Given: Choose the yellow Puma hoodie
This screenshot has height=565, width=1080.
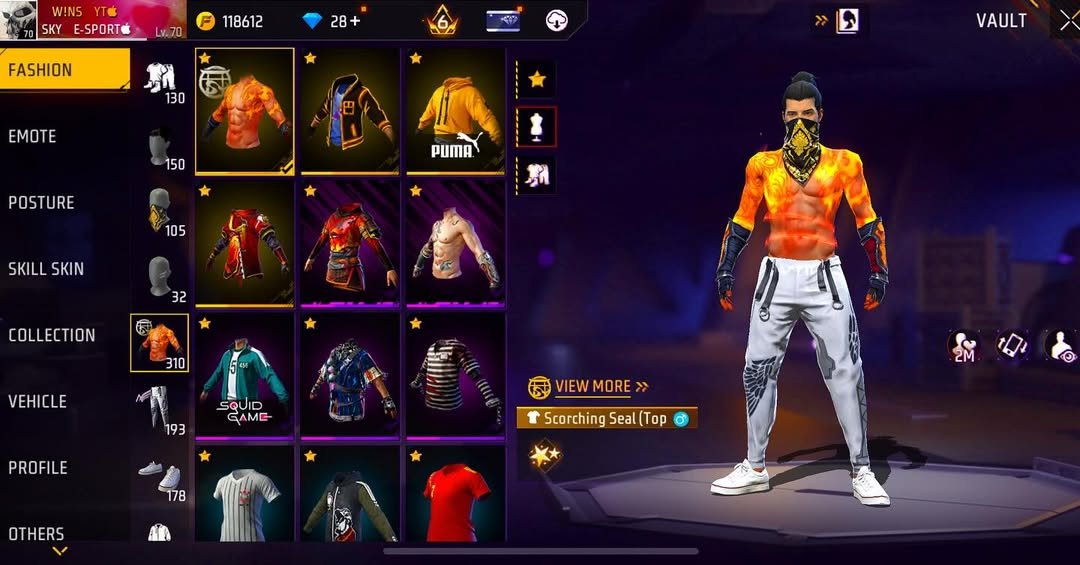Looking at the screenshot, I should pos(454,111).
